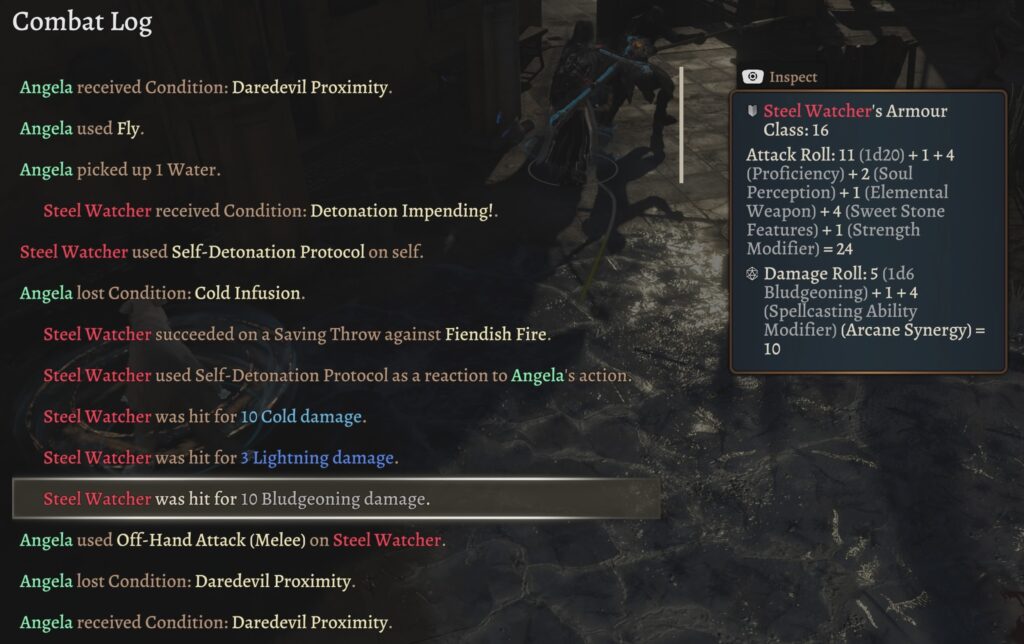Select the Detonation Impending condition log entry
This screenshot has width=1024, height=644.
coord(270,211)
